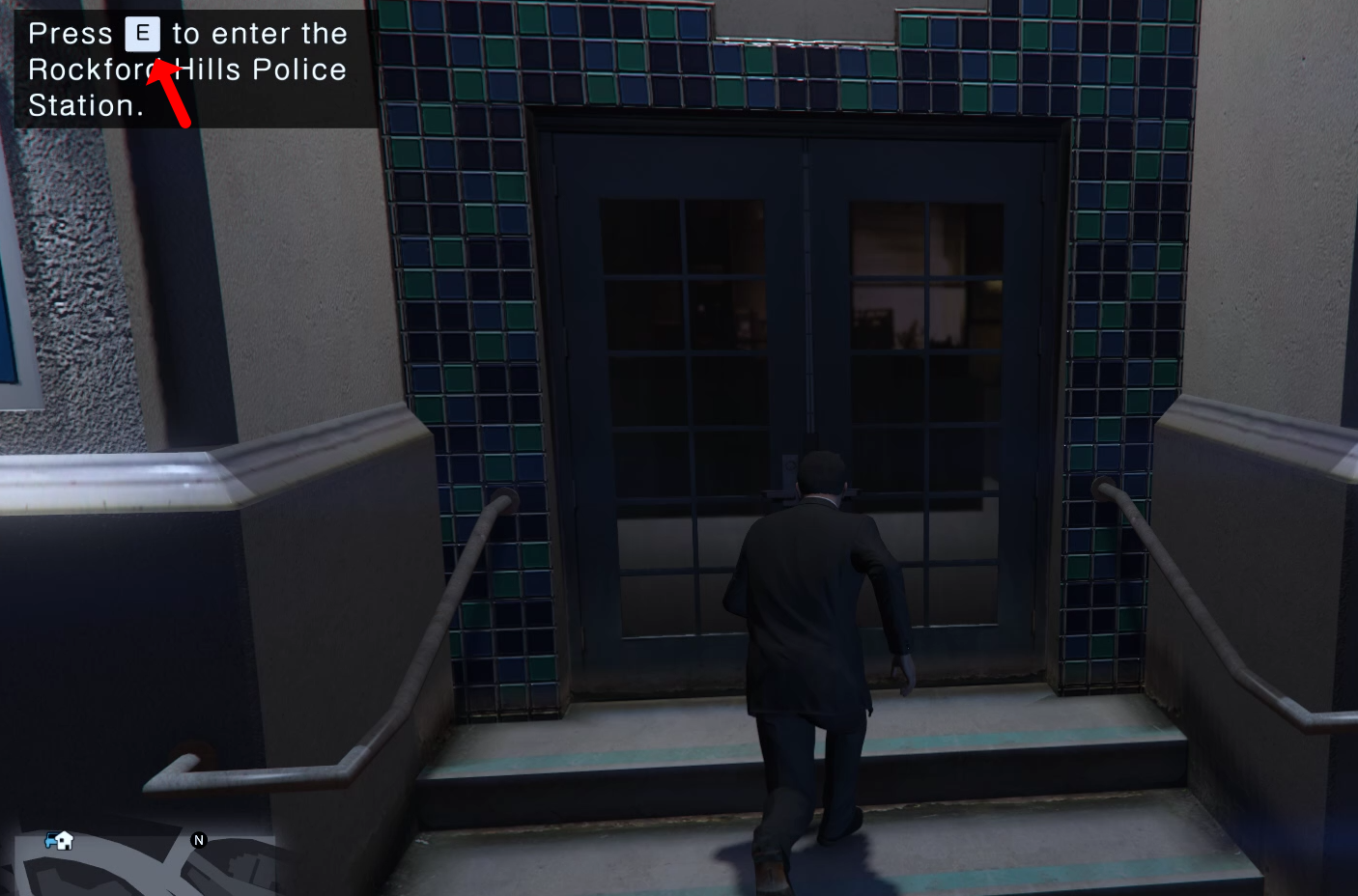Click the north compass marker on the minimap

click(x=199, y=840)
